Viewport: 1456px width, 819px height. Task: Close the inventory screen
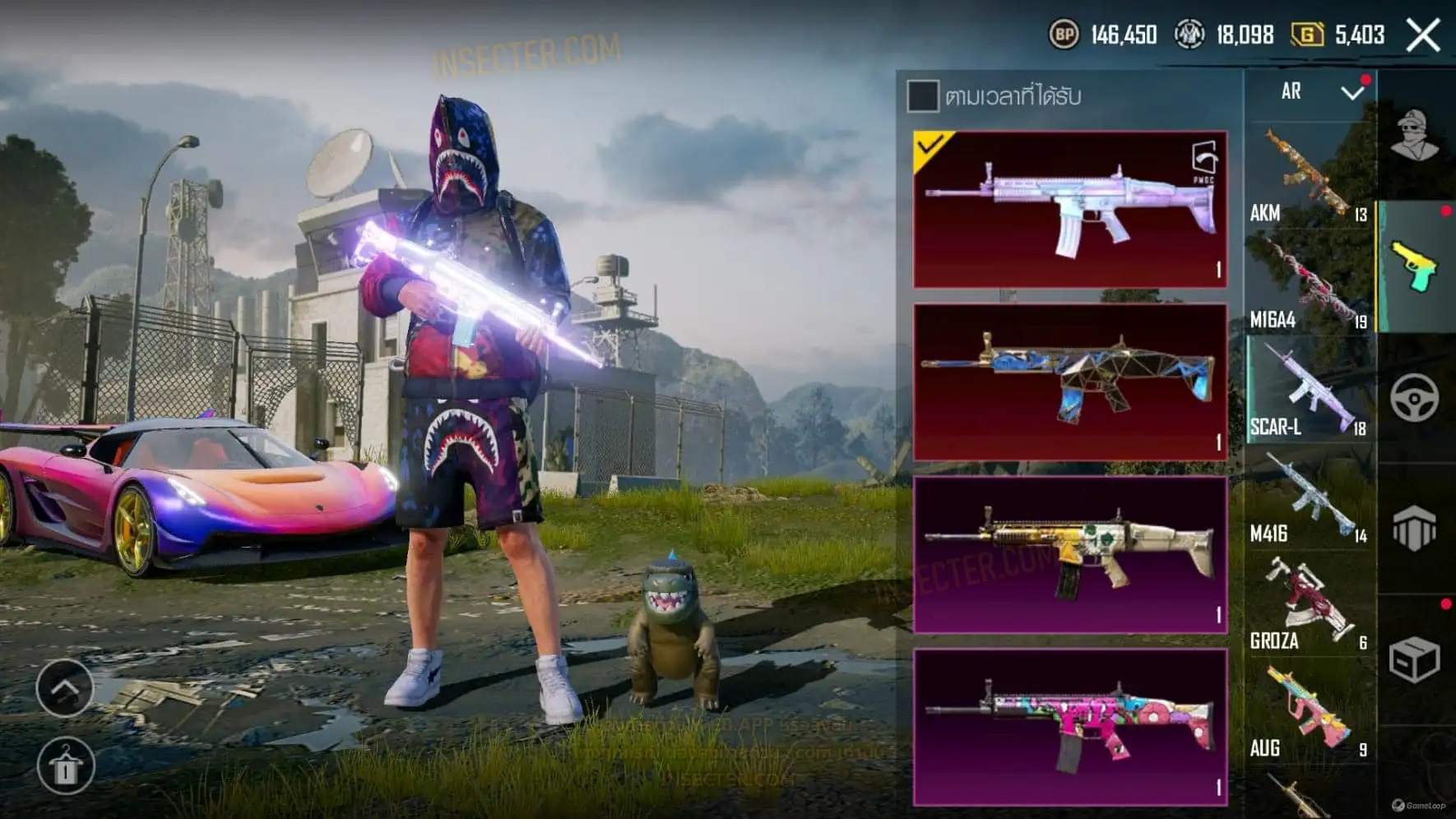click(1423, 35)
